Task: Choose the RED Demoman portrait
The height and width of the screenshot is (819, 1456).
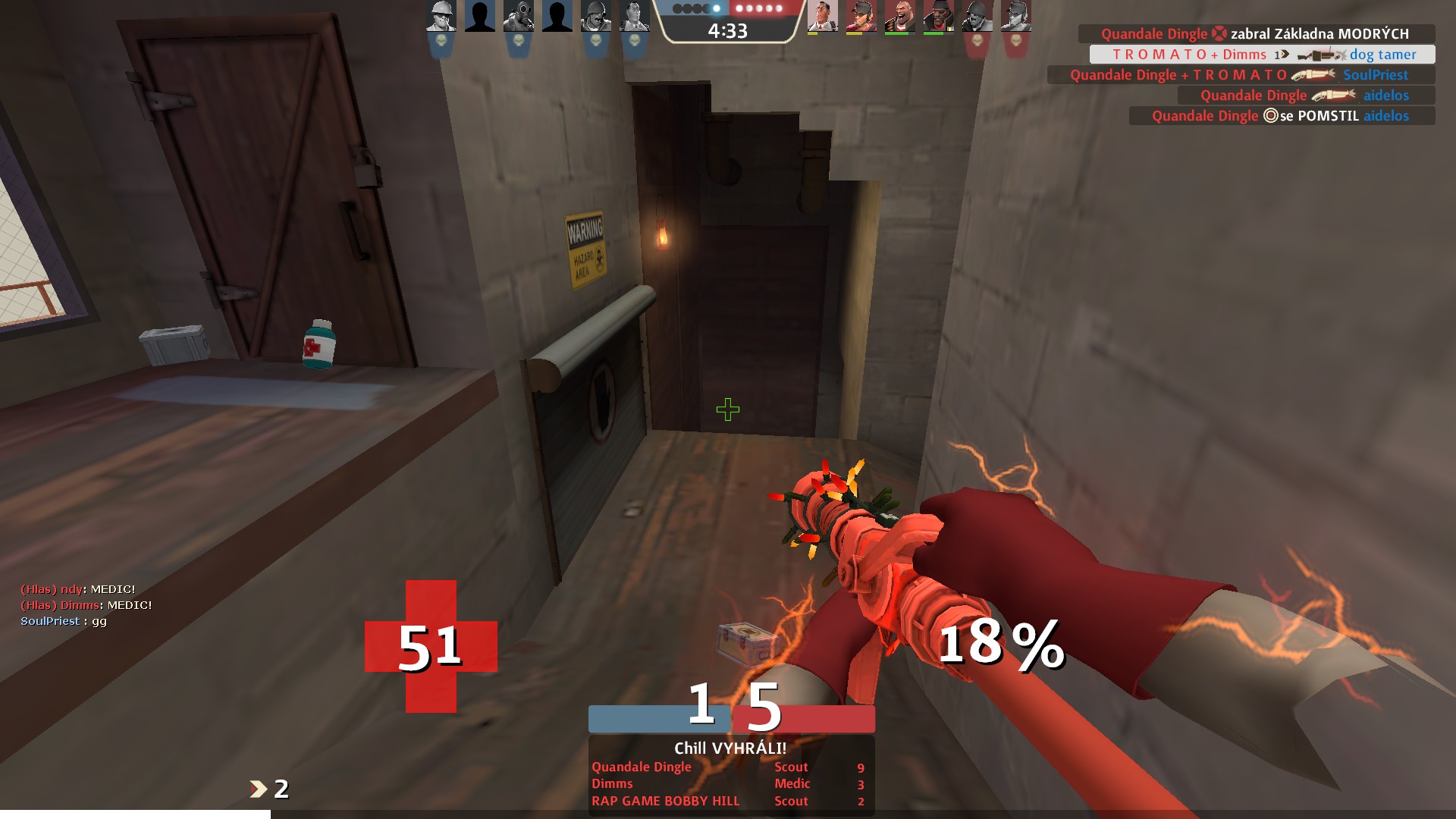Action: tap(938, 16)
